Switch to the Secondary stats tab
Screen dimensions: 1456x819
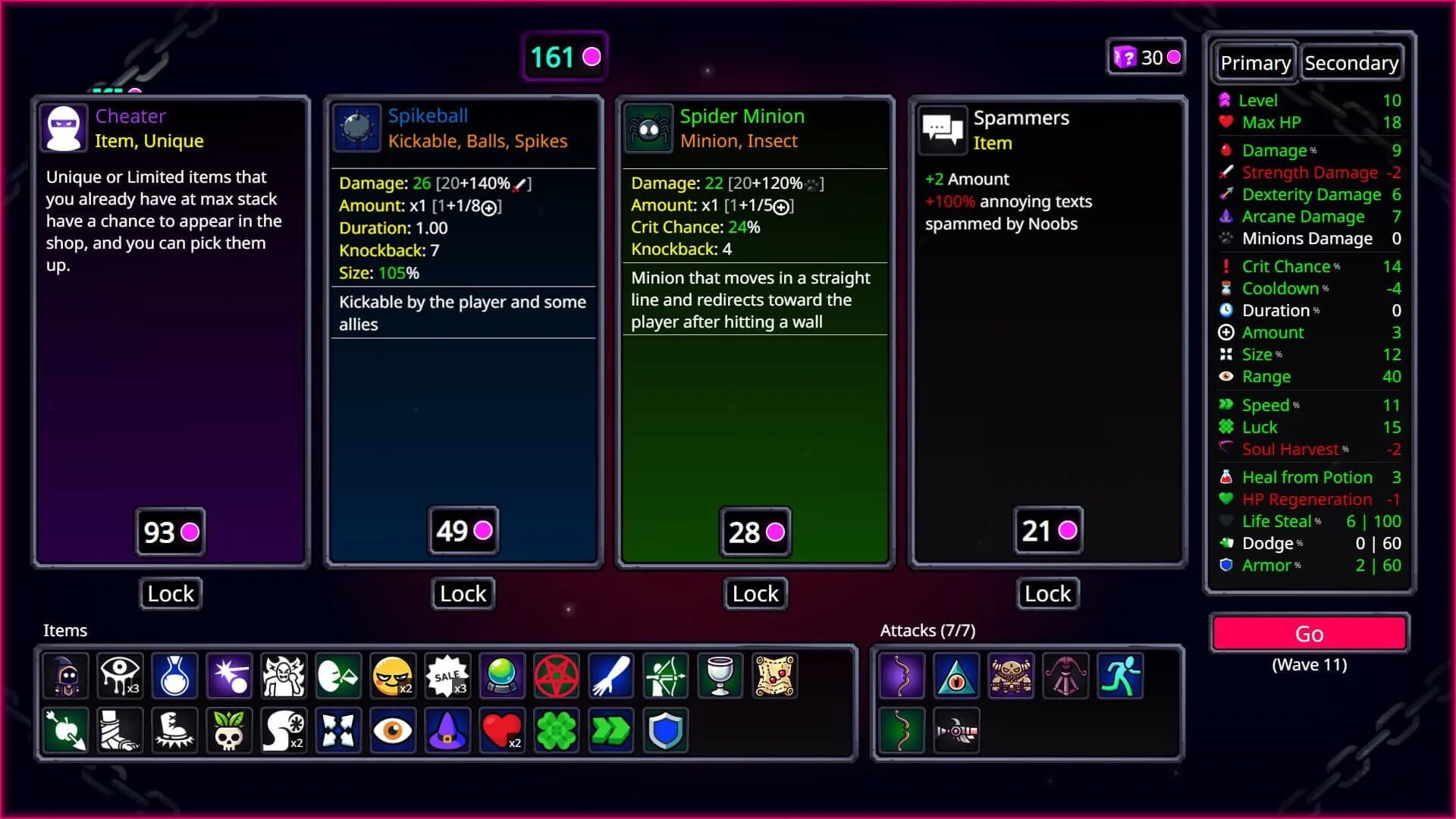pos(1352,62)
